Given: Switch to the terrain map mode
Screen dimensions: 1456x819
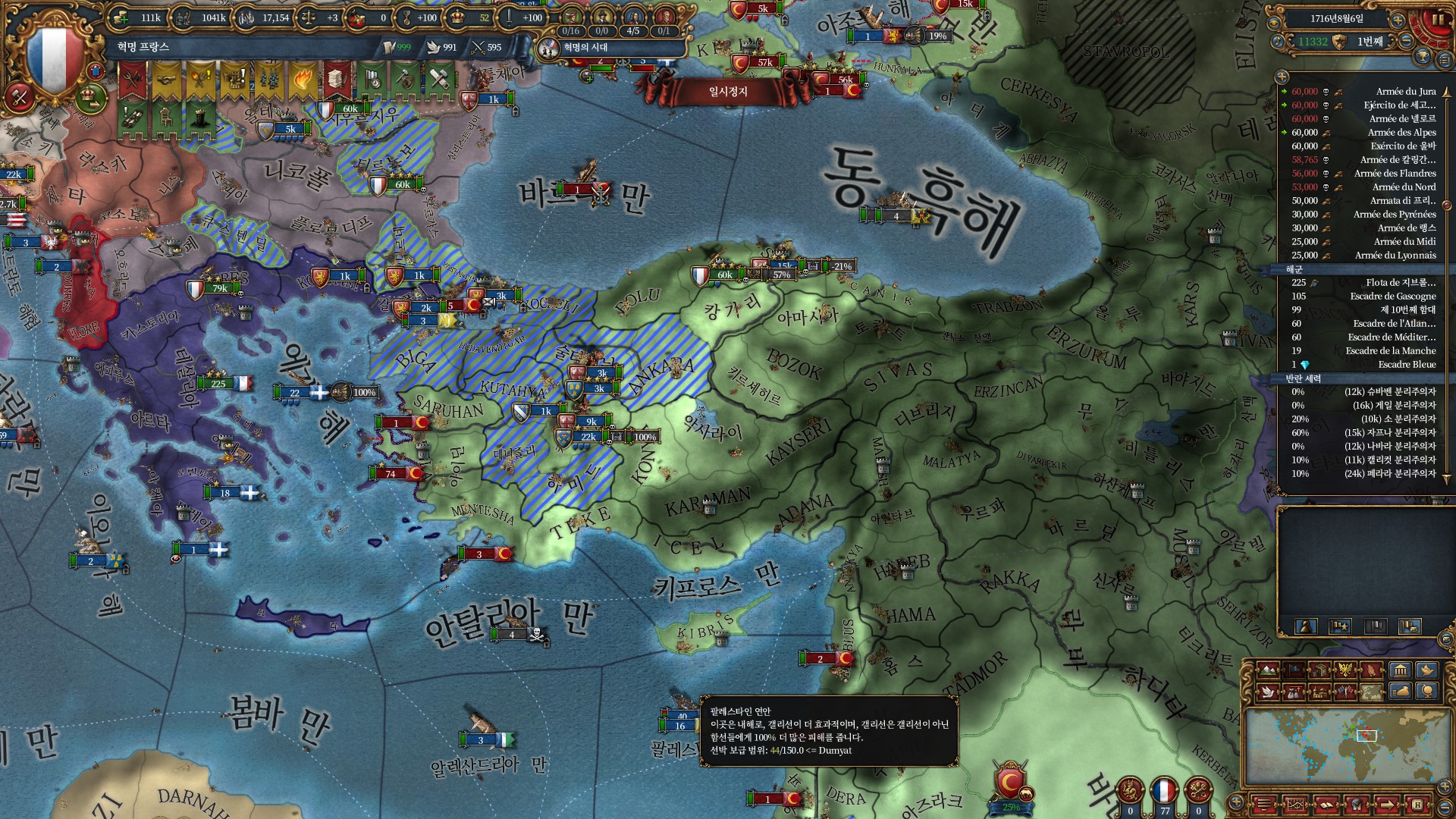Looking at the screenshot, I should coord(1268,670).
